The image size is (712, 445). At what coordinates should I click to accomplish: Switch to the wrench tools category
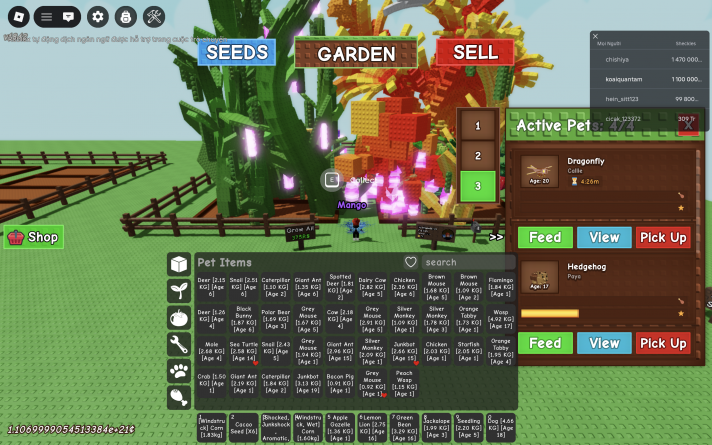point(179,344)
